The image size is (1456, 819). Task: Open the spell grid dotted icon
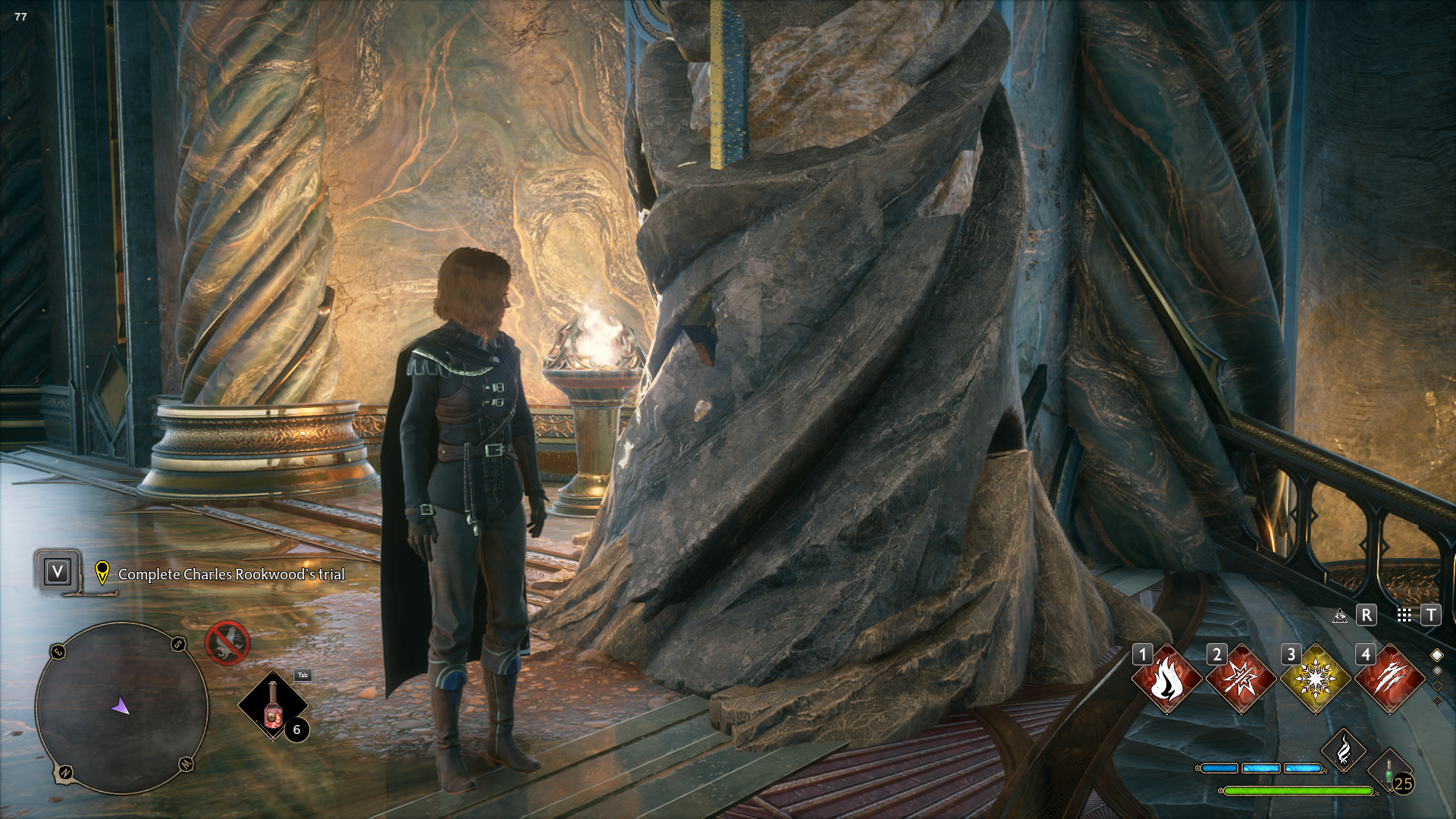coord(1404,615)
